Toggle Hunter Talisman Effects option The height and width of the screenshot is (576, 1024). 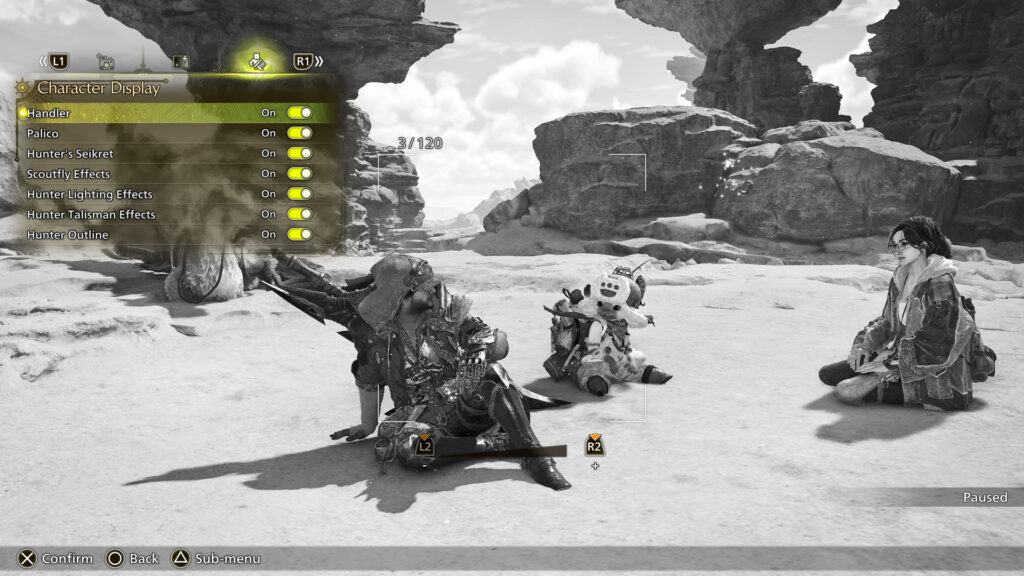click(x=299, y=214)
